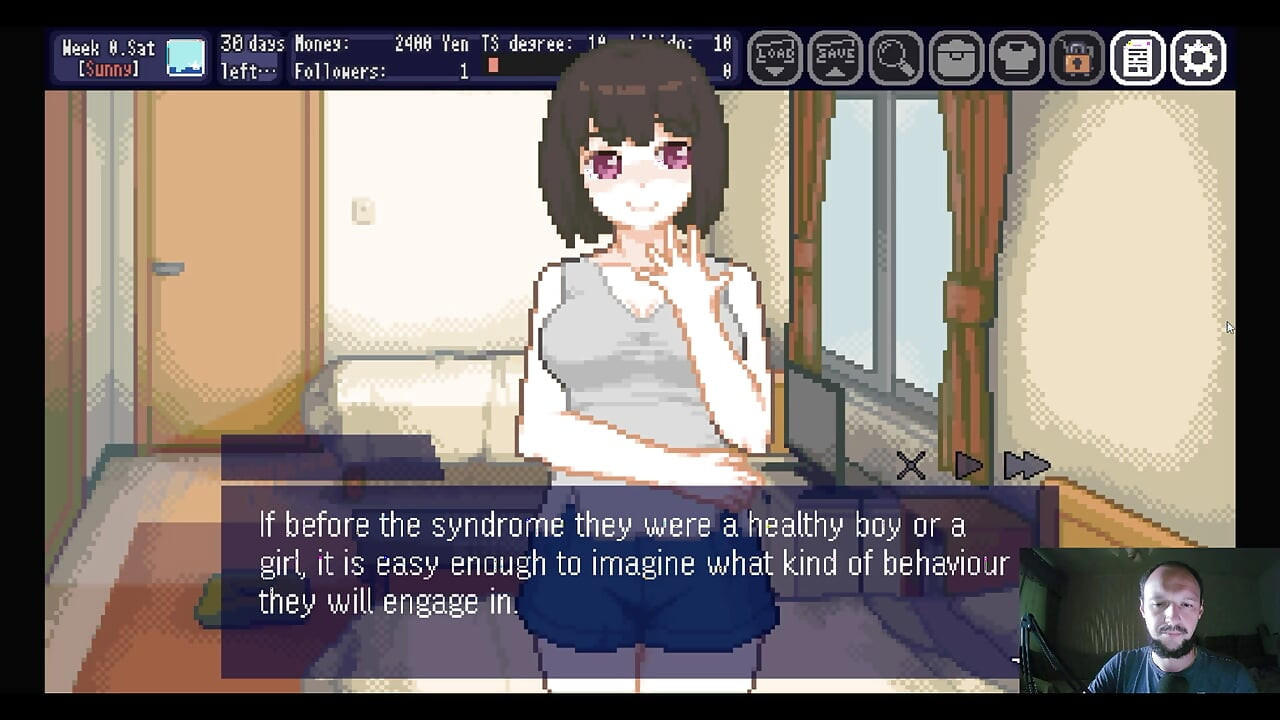Screen dimensions: 1280x720
Task: Click the magnifying glass icon
Action: [x=895, y=58]
